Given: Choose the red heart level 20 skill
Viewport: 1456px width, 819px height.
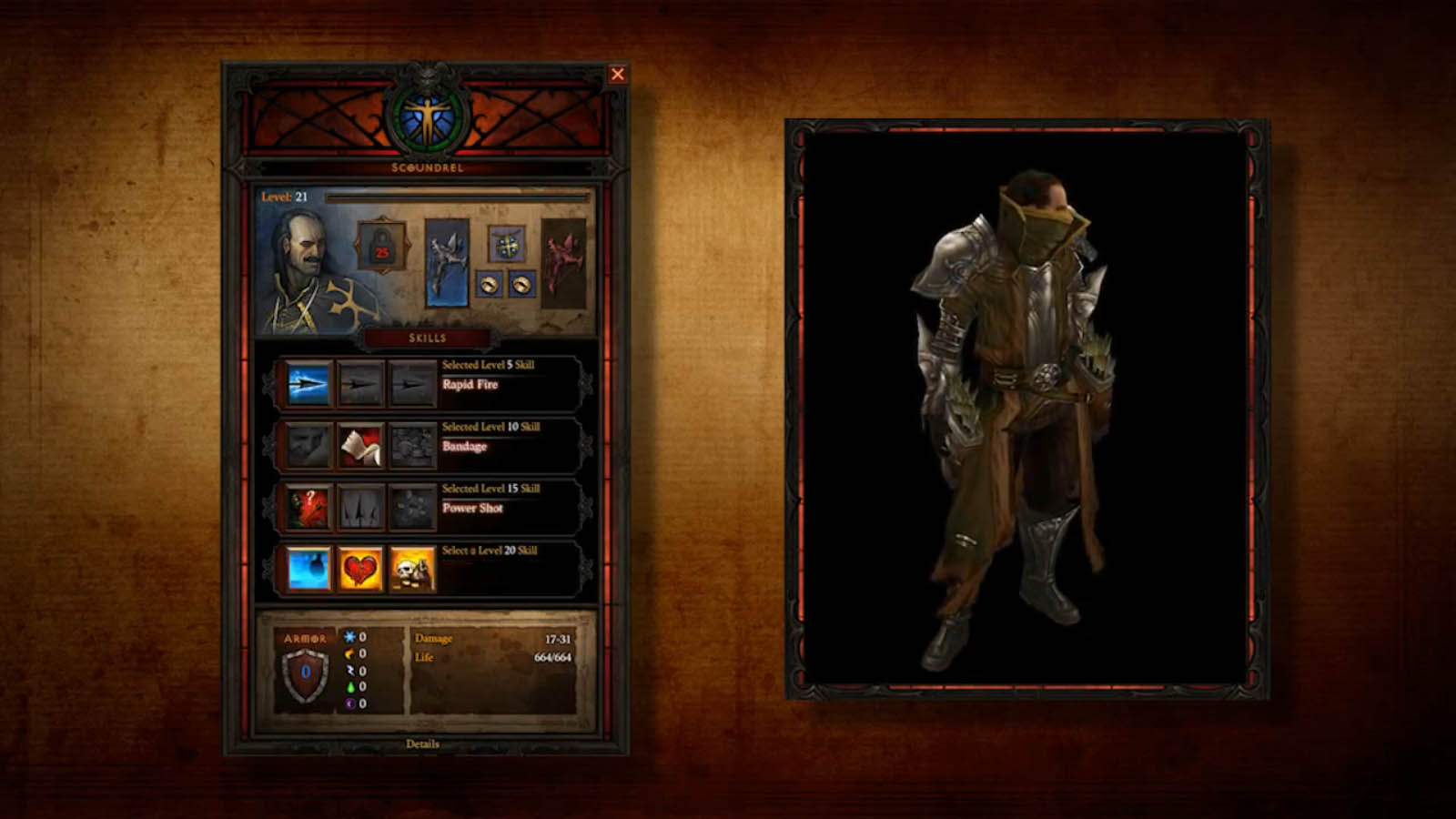Looking at the screenshot, I should pos(360,569).
